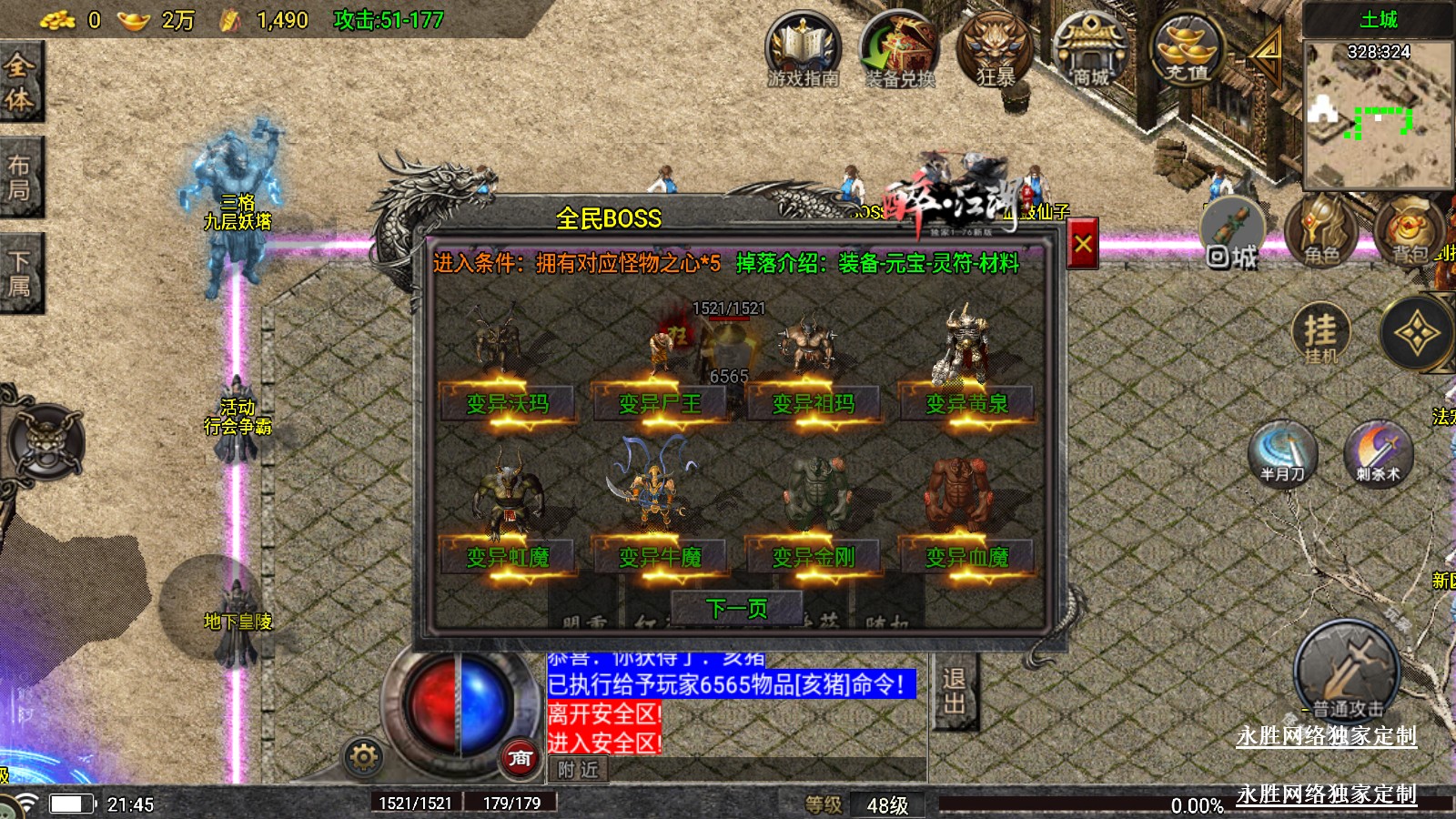Image resolution: width=1456 pixels, height=819 pixels.
Task: Open the 商城 shop
Action: click(x=1090, y=52)
